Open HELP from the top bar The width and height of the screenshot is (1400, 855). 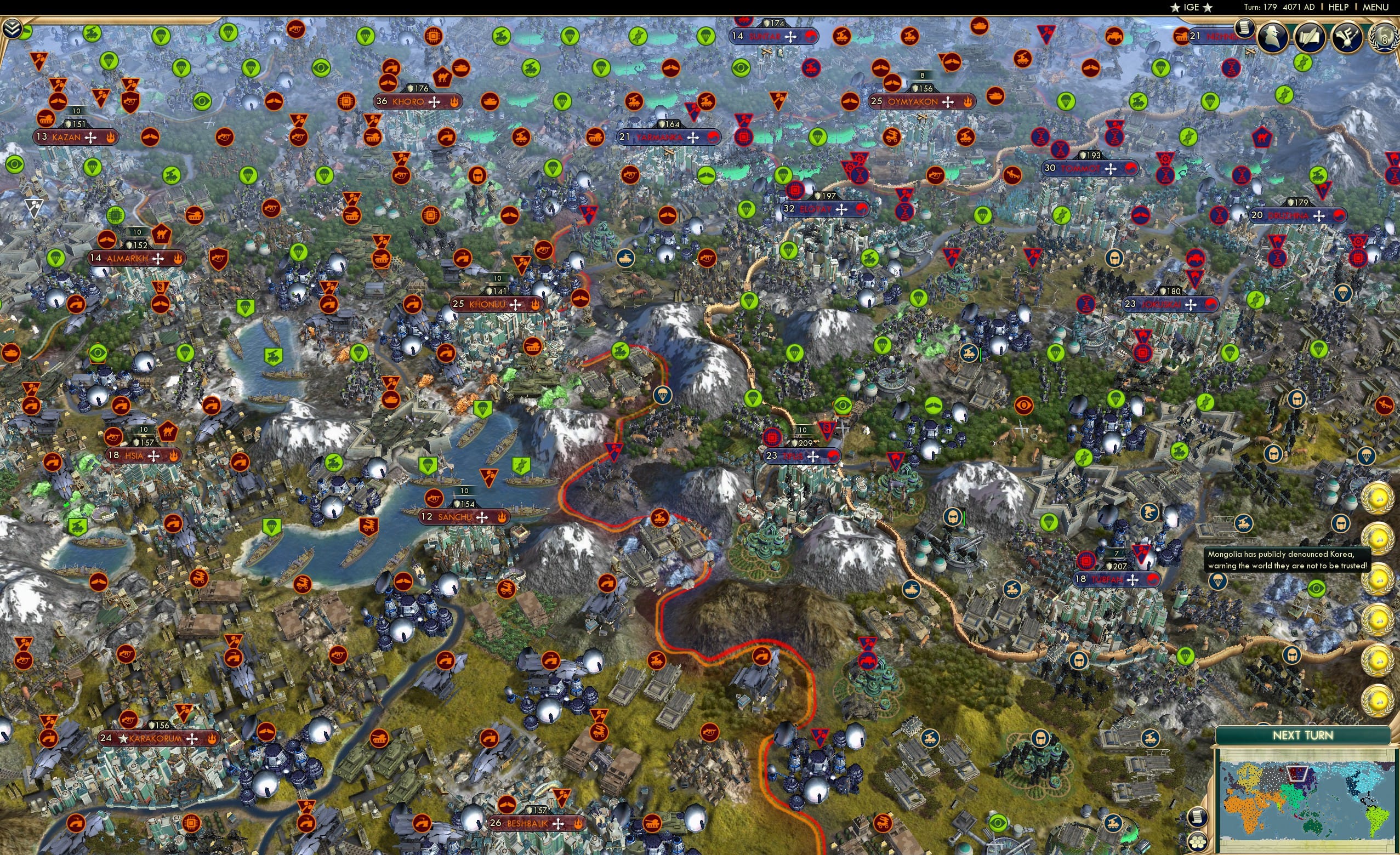coord(1339,7)
